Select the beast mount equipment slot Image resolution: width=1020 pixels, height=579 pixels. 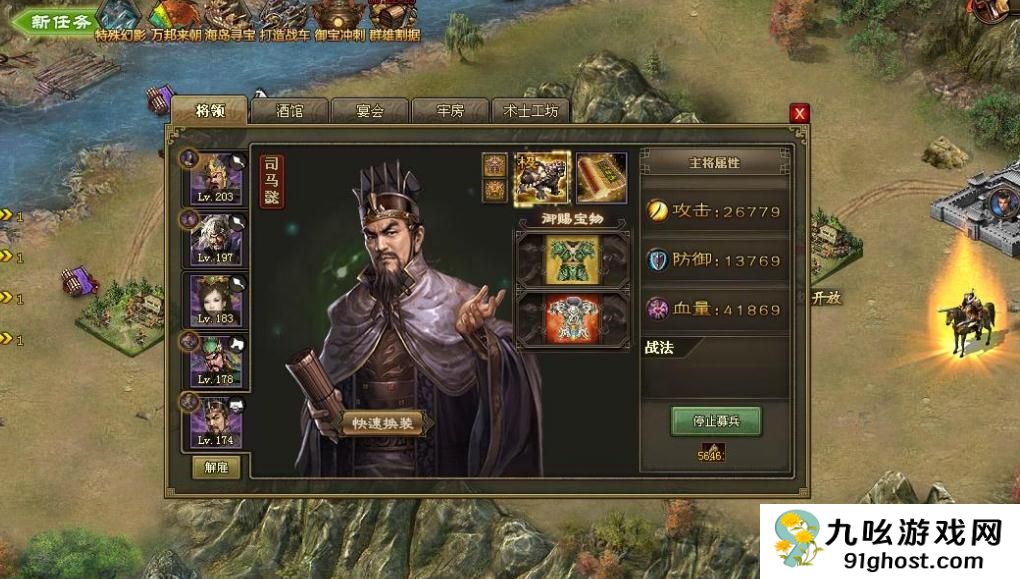point(542,176)
